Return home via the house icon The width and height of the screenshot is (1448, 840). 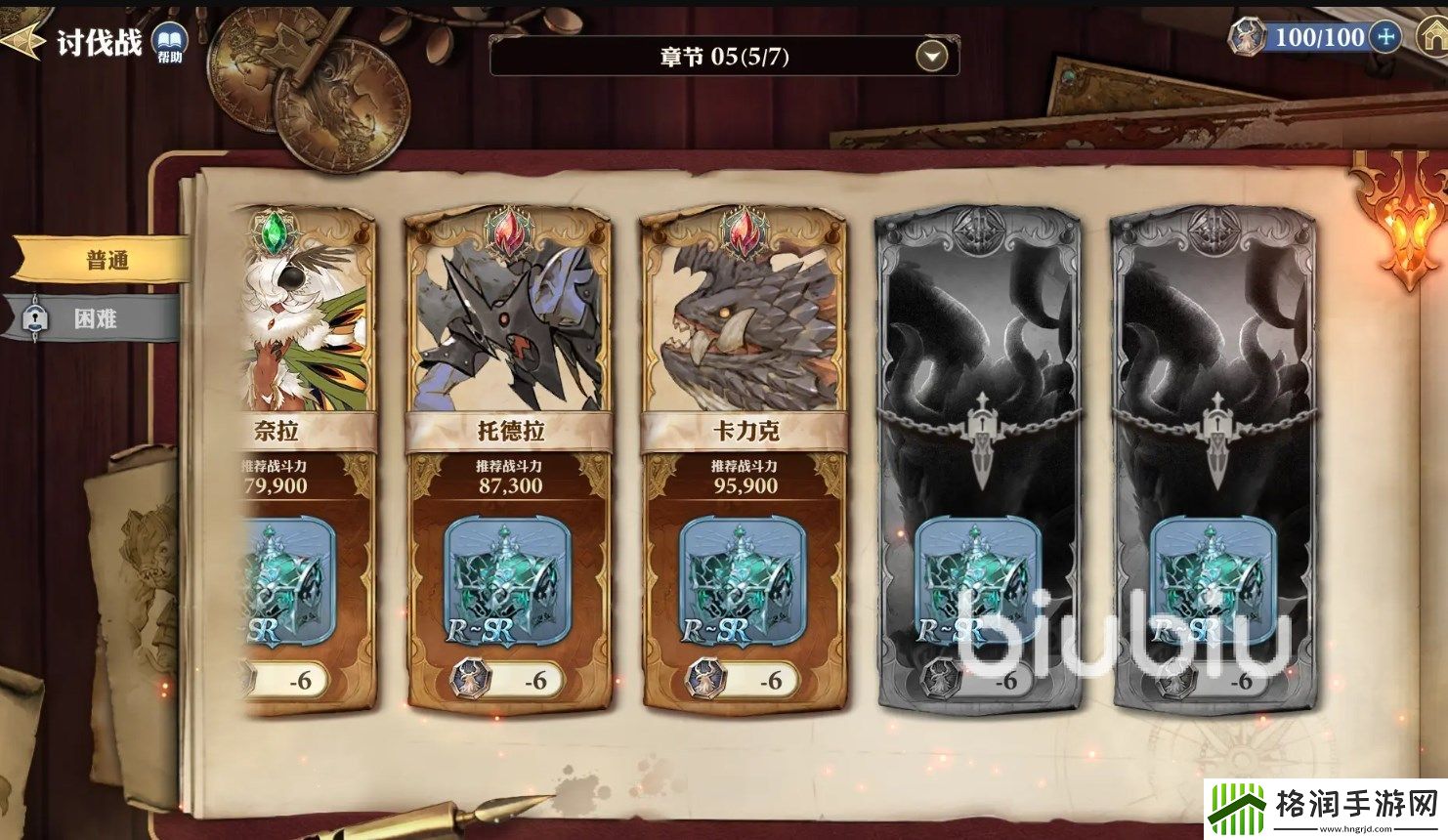click(1432, 36)
